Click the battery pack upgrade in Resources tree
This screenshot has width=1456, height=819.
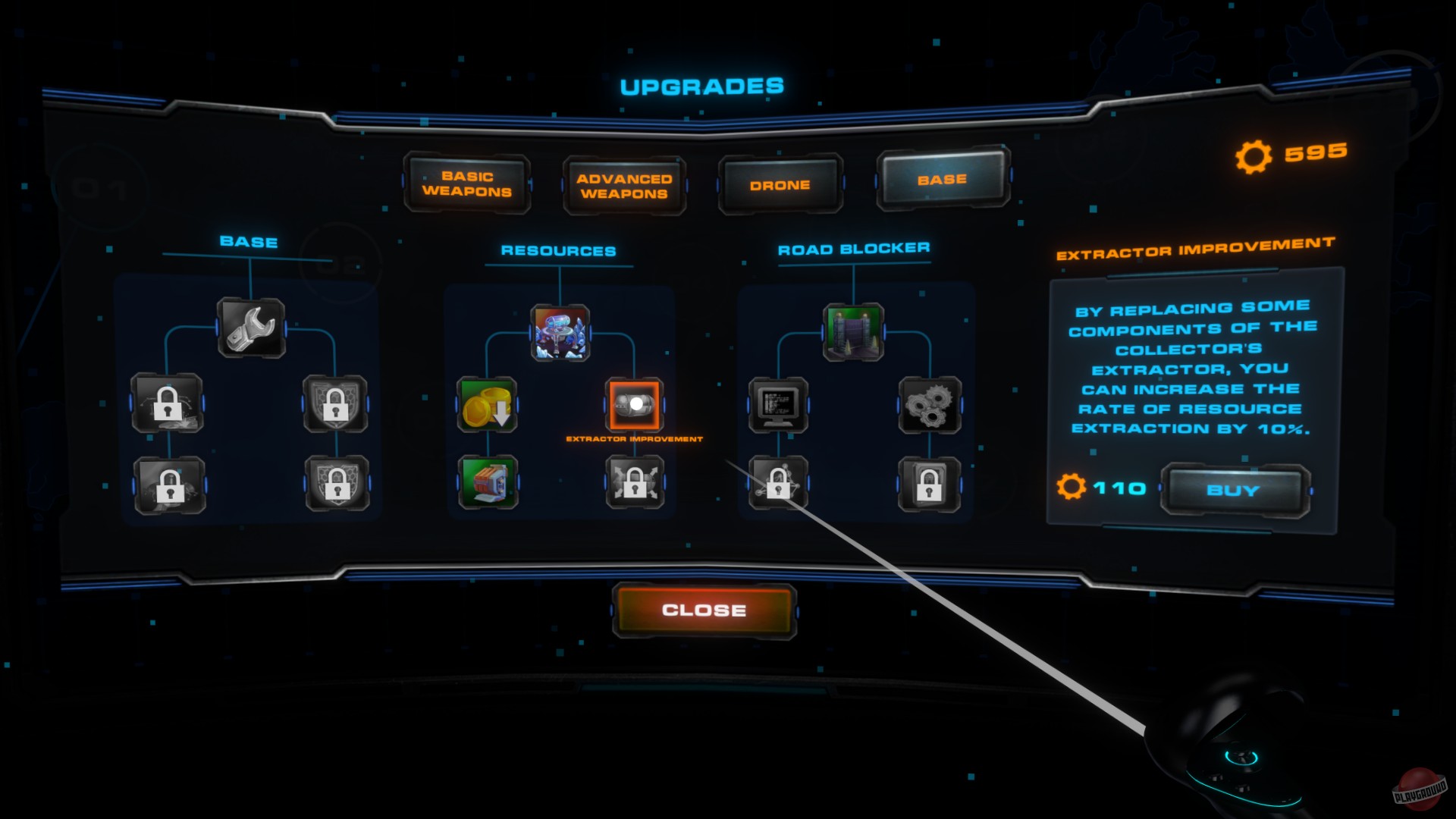pos(486,483)
